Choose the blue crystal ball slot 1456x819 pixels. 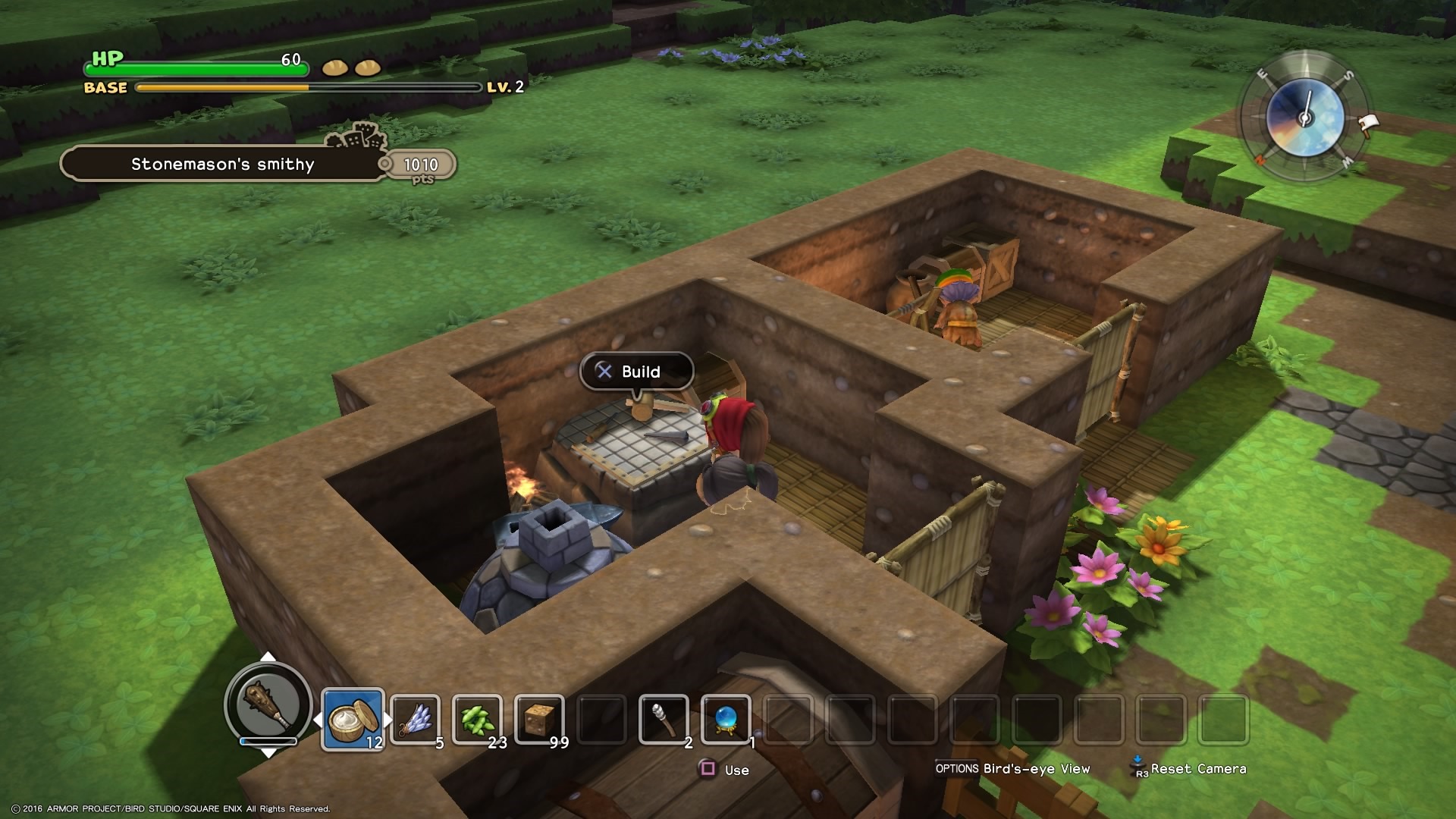click(x=726, y=718)
